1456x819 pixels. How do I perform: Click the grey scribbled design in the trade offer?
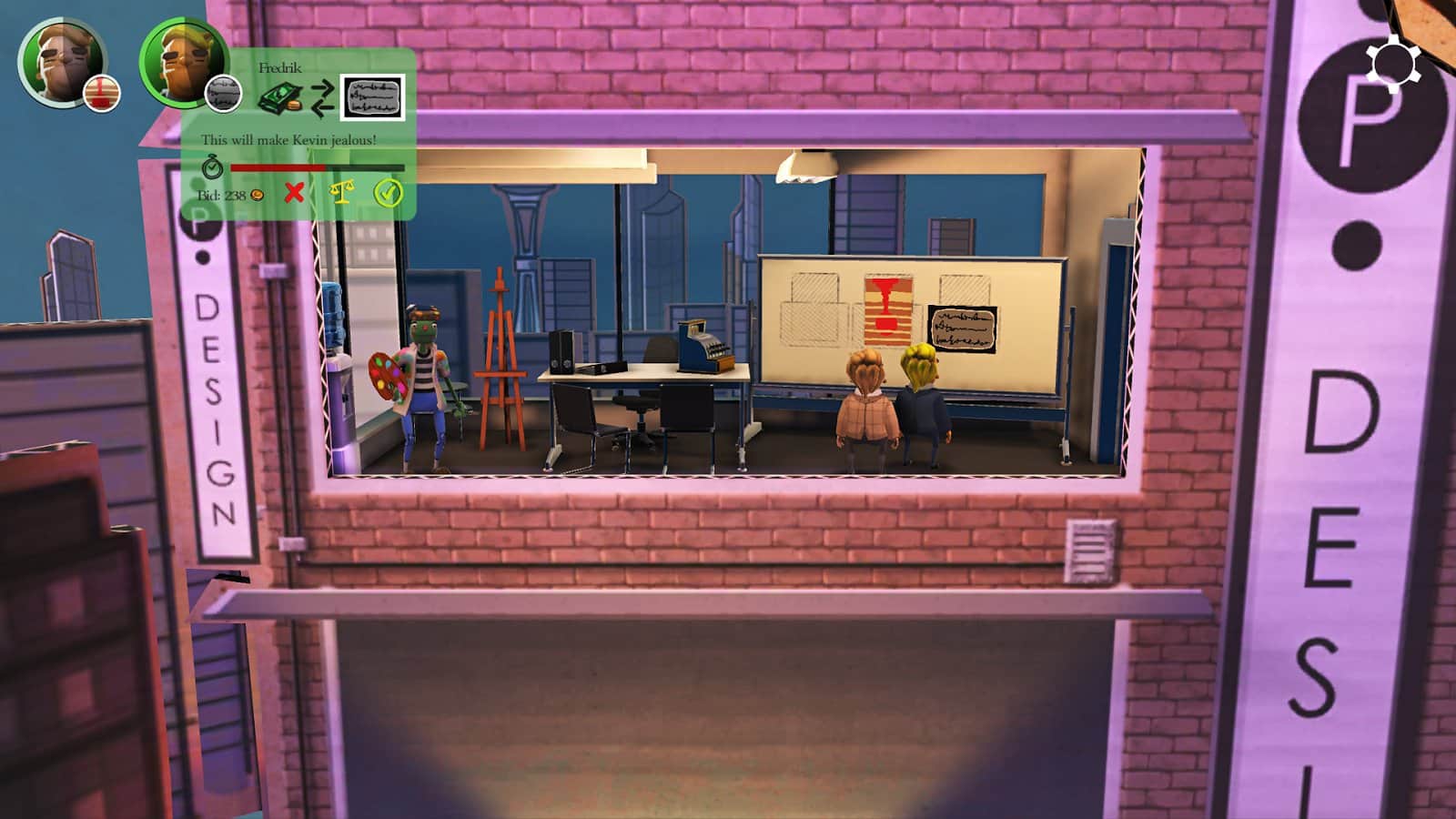coord(372,97)
